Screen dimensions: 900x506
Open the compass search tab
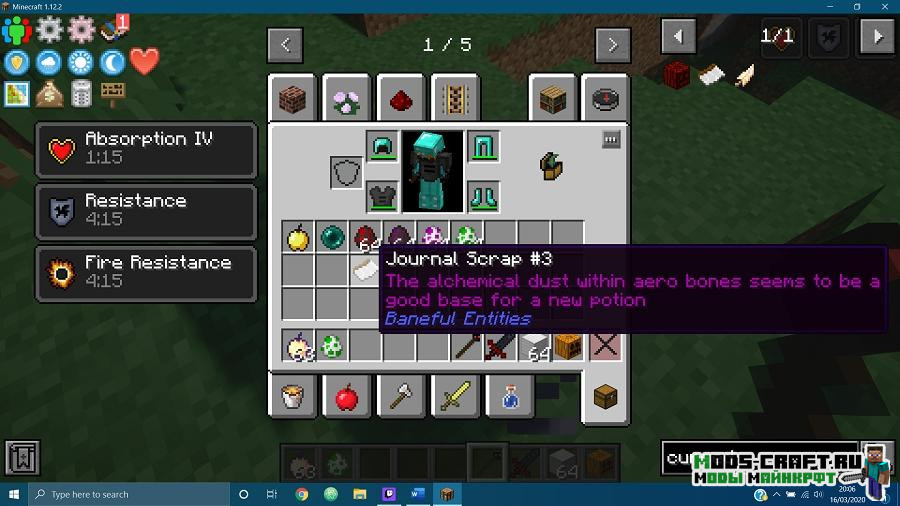605,99
